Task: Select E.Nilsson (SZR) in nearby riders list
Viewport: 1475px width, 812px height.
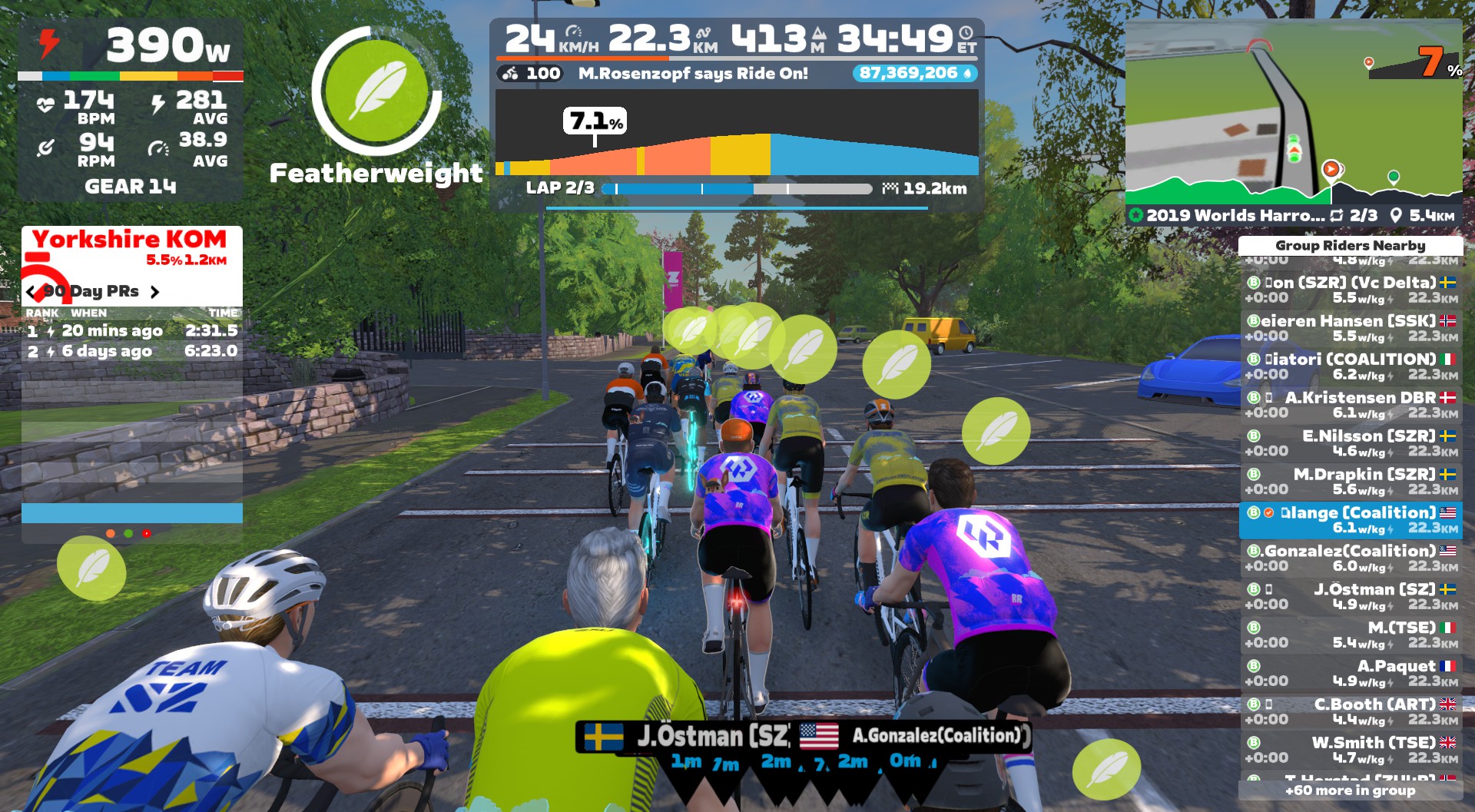Action: tap(1351, 443)
